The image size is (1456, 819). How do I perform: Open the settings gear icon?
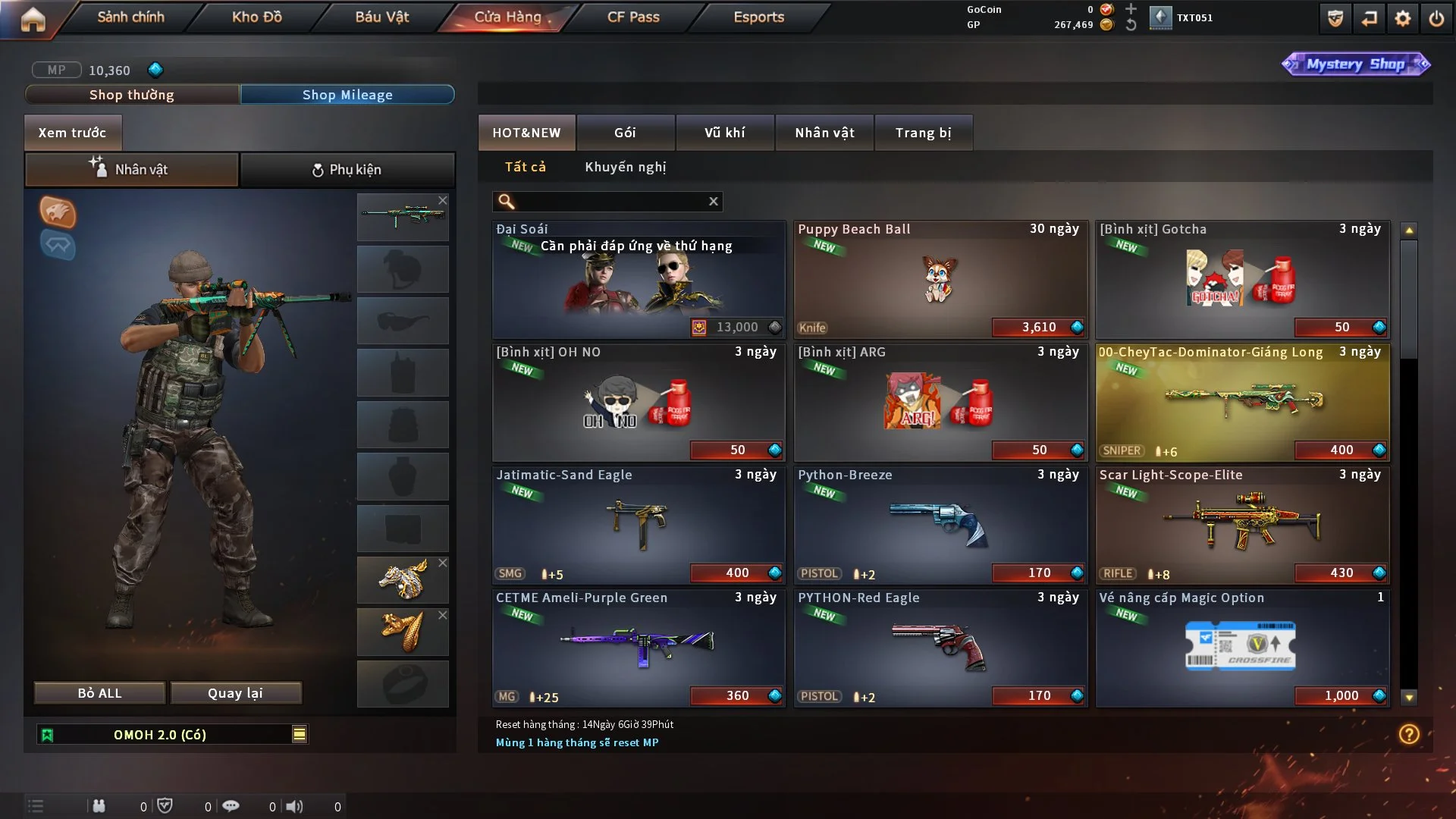point(1403,18)
